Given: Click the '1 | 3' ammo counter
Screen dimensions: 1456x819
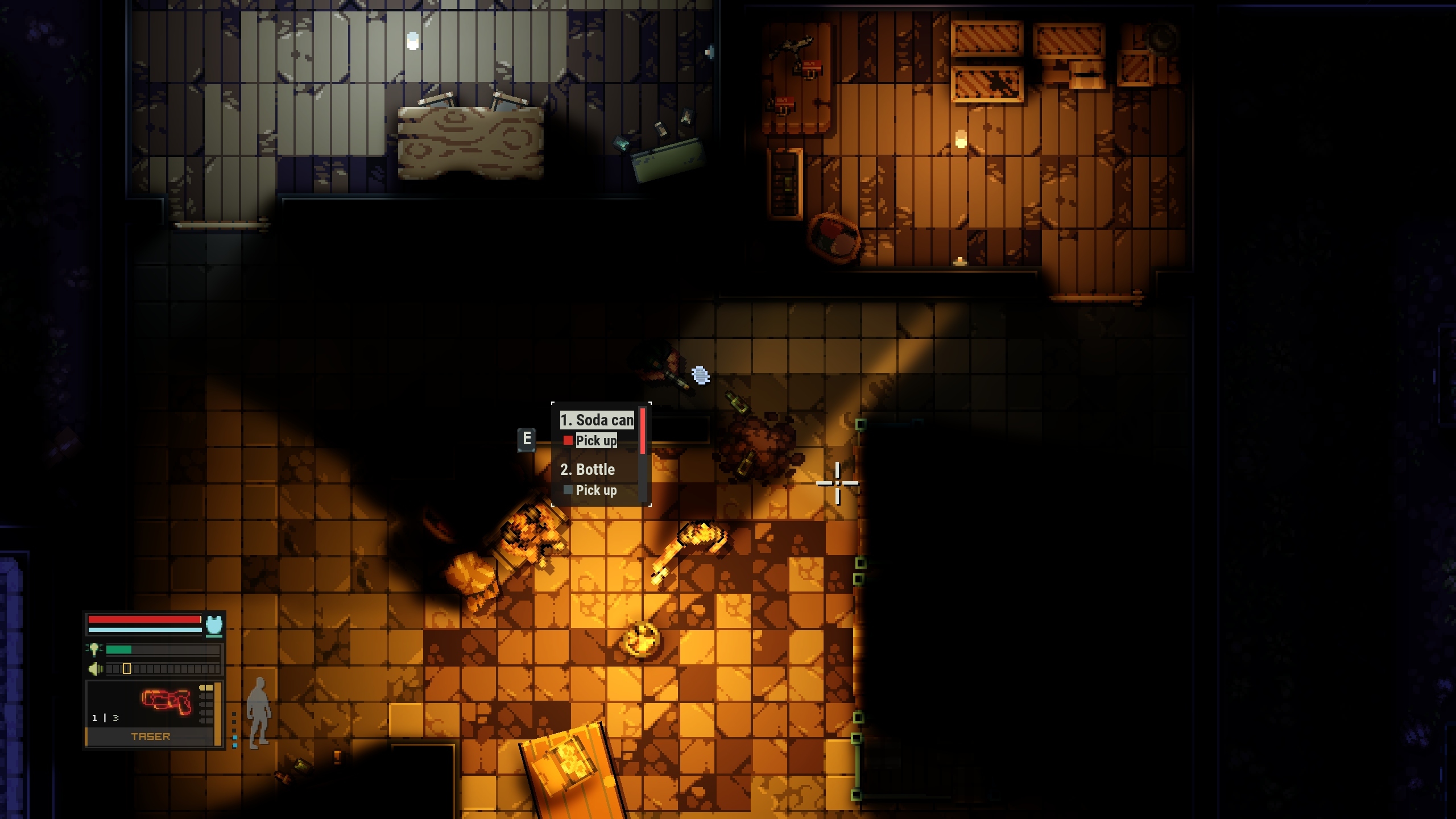Looking at the screenshot, I should pos(105,718).
